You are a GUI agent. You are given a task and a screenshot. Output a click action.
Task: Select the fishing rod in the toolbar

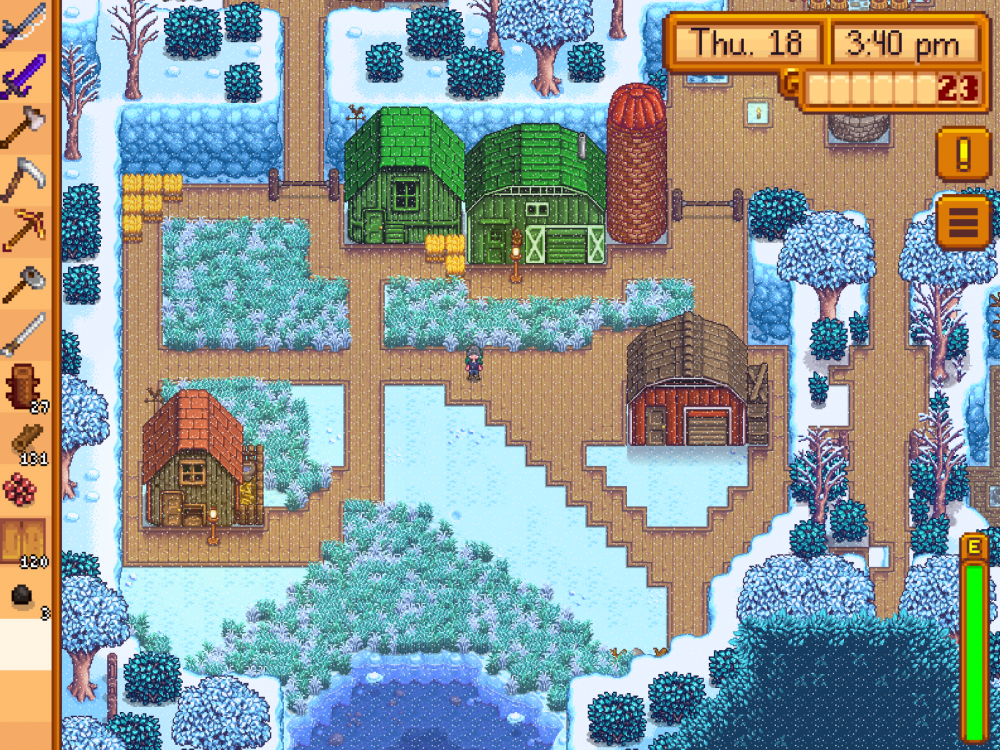25,22
